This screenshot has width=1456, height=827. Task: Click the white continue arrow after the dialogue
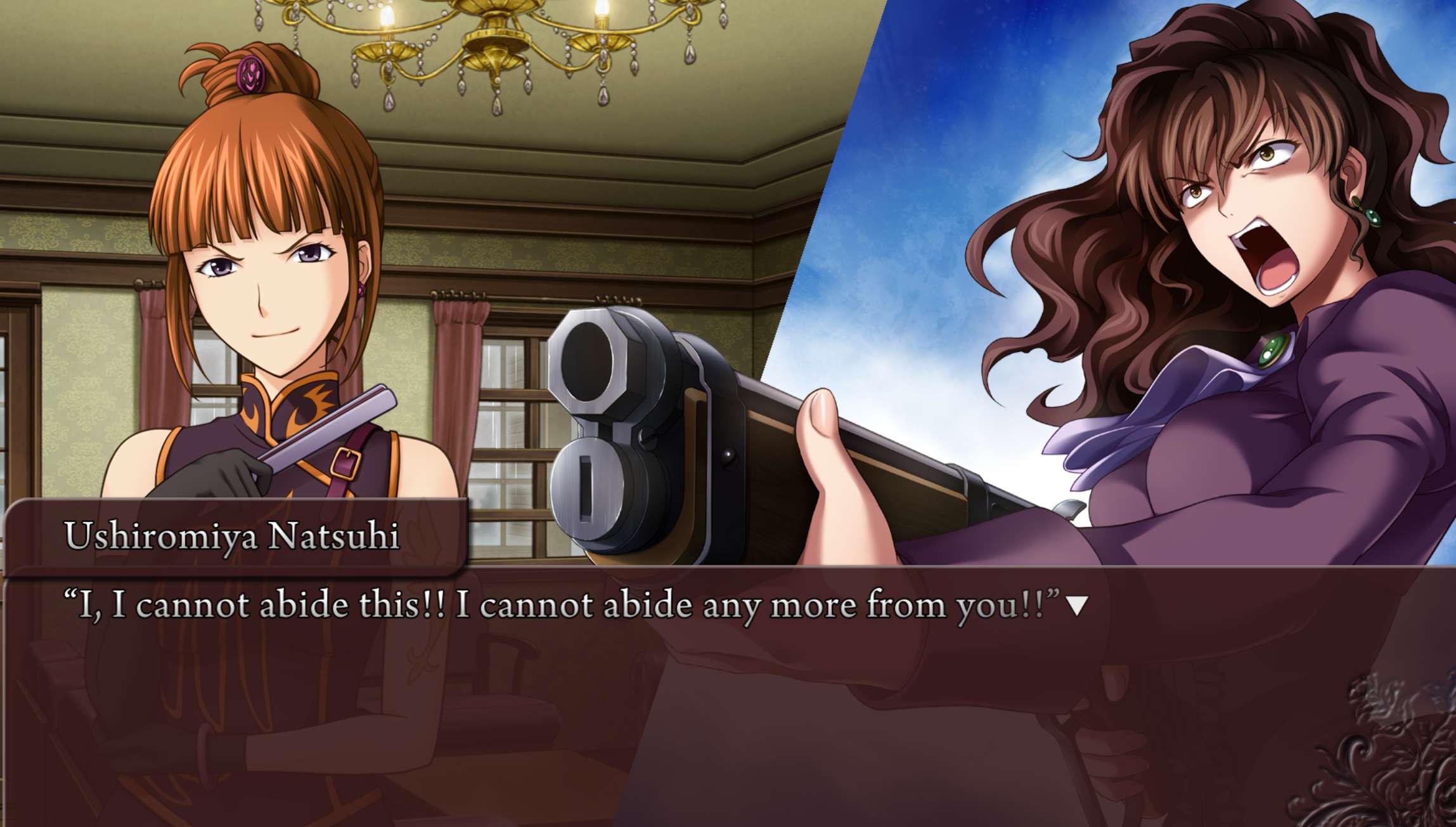[1076, 606]
